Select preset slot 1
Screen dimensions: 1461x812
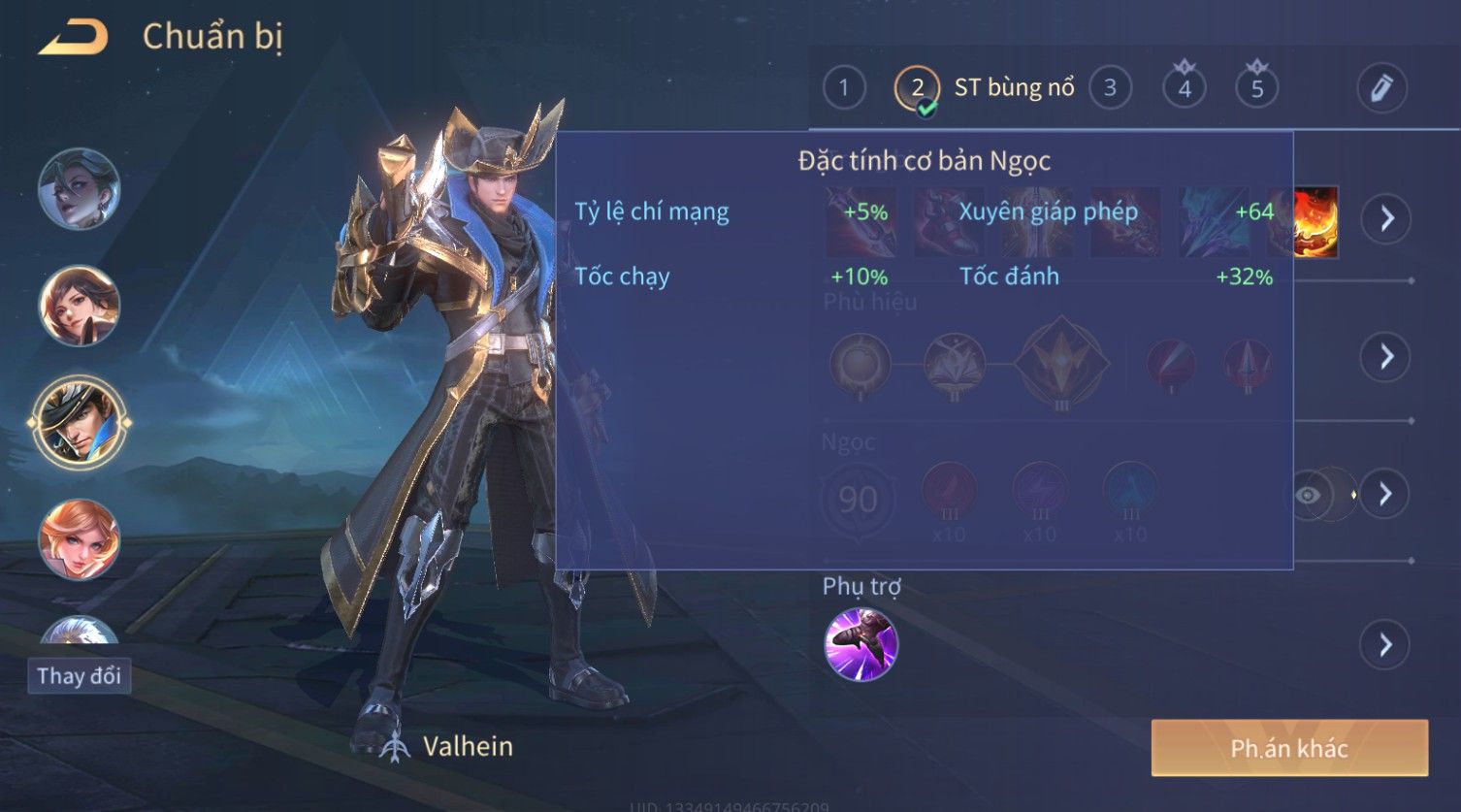point(844,88)
